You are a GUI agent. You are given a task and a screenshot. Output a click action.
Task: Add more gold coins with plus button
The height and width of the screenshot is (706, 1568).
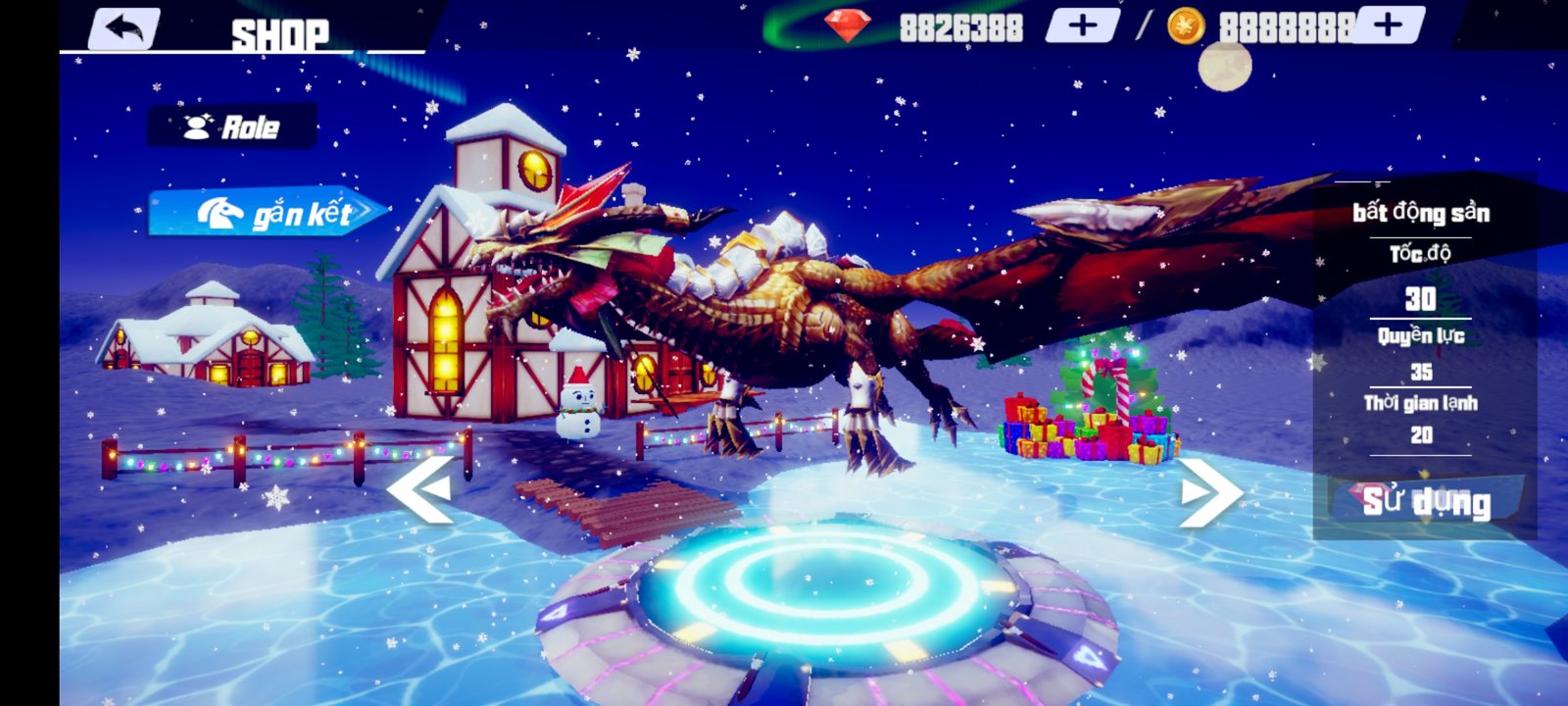coord(1387,25)
